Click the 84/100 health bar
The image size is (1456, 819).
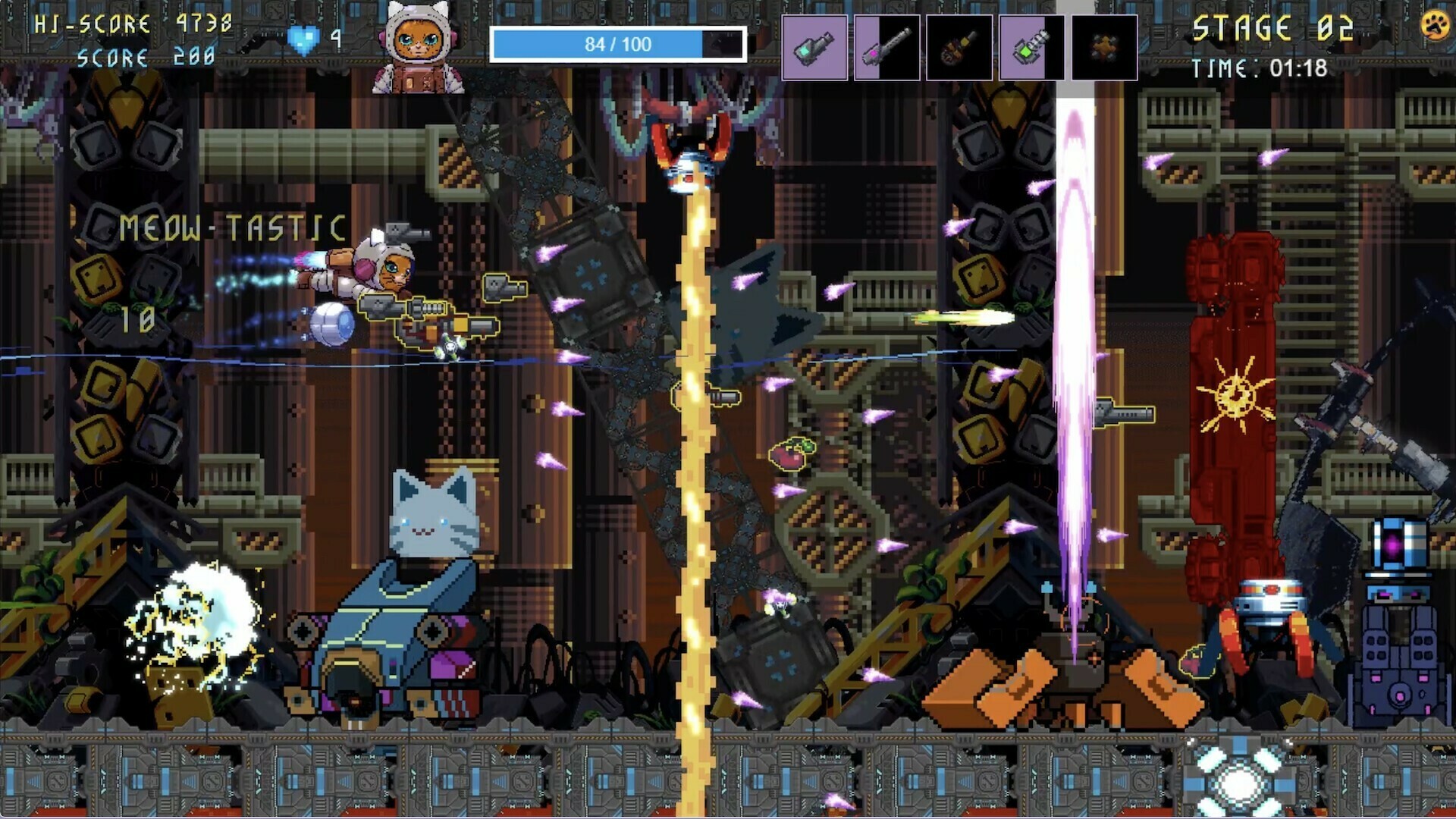click(619, 44)
